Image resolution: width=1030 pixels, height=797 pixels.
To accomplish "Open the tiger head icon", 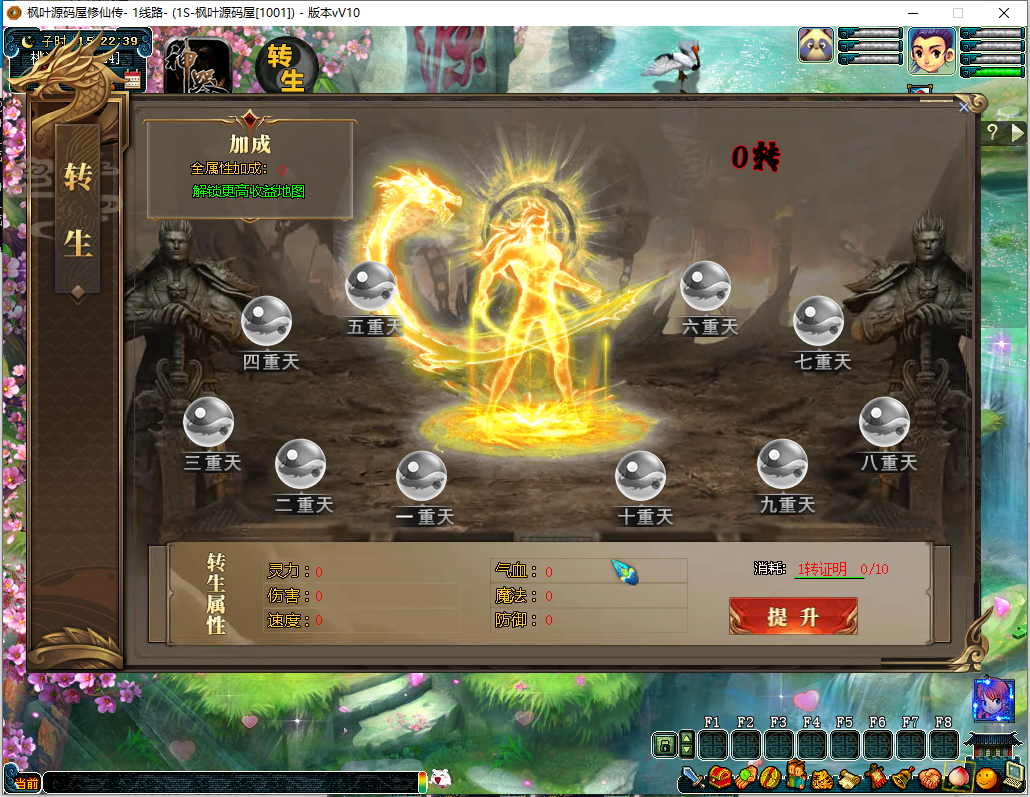I will [x=822, y=777].
